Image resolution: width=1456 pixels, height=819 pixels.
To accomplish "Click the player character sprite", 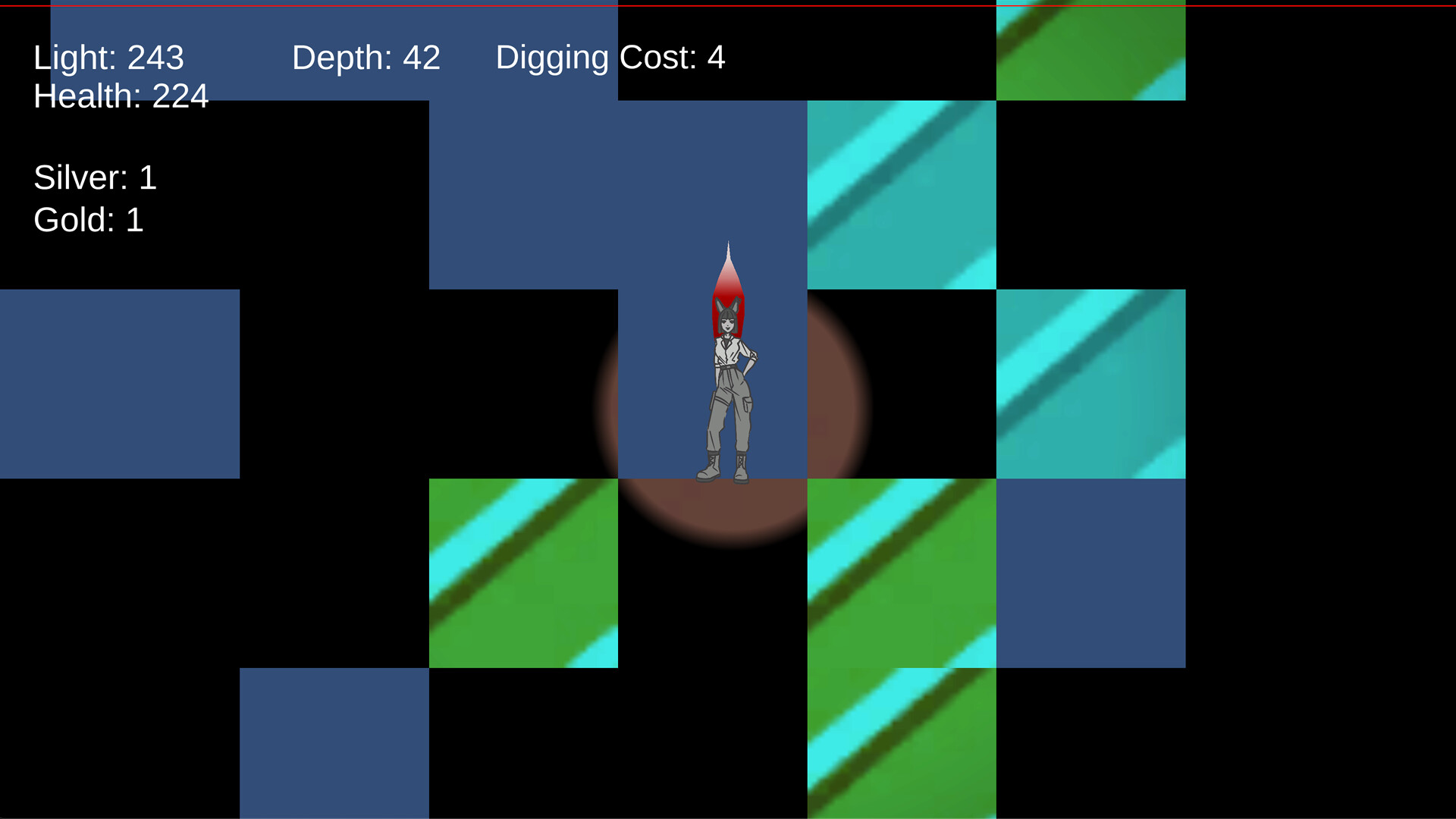I will point(728,387).
